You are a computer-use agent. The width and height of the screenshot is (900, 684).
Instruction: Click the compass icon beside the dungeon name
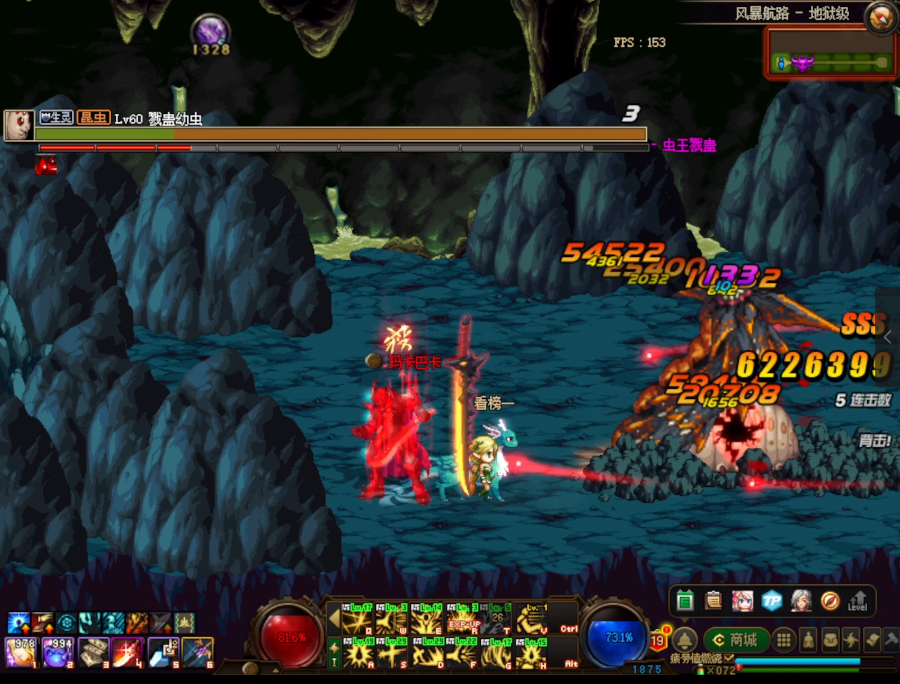point(881,15)
